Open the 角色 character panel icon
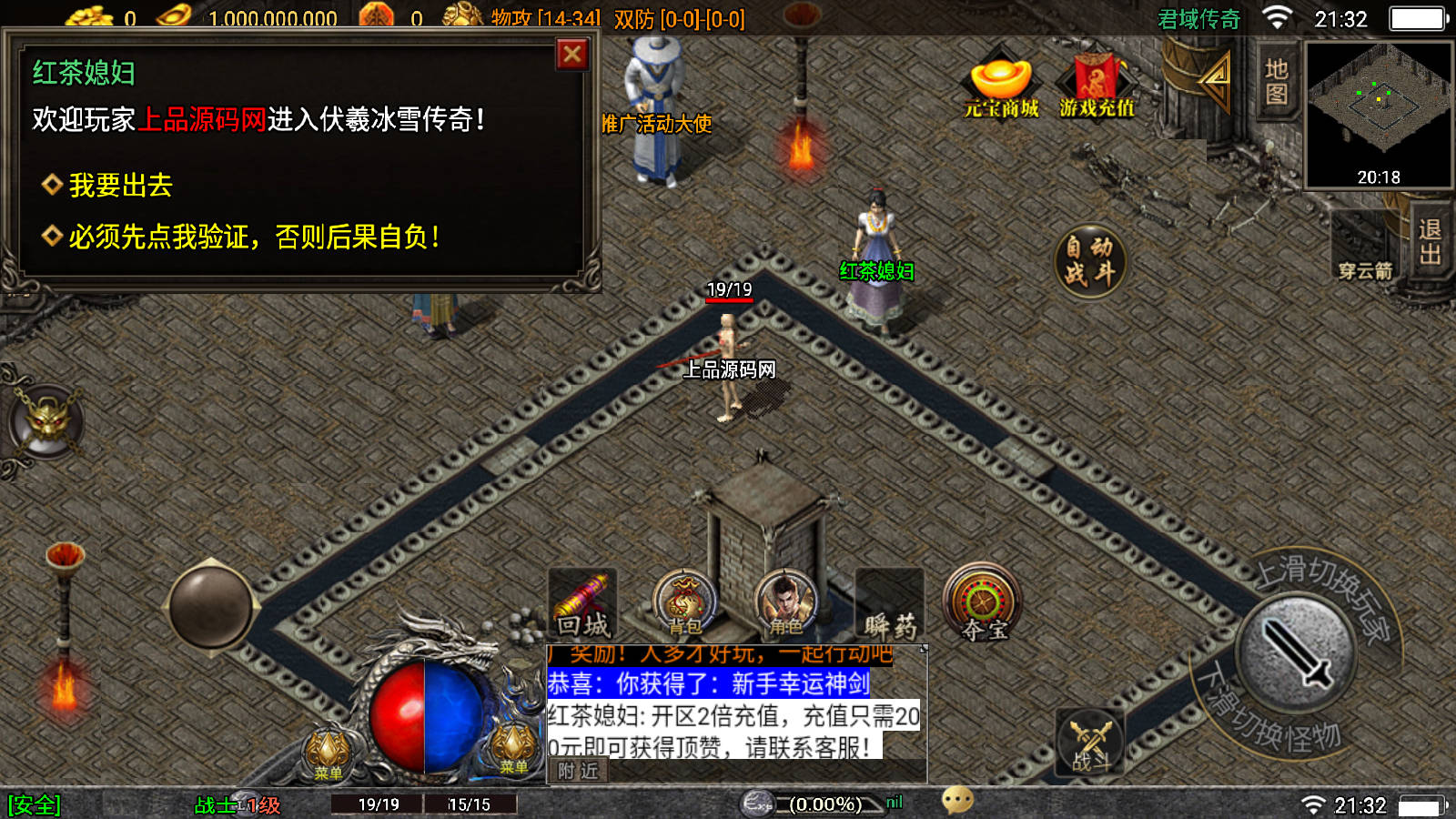 tap(787, 601)
